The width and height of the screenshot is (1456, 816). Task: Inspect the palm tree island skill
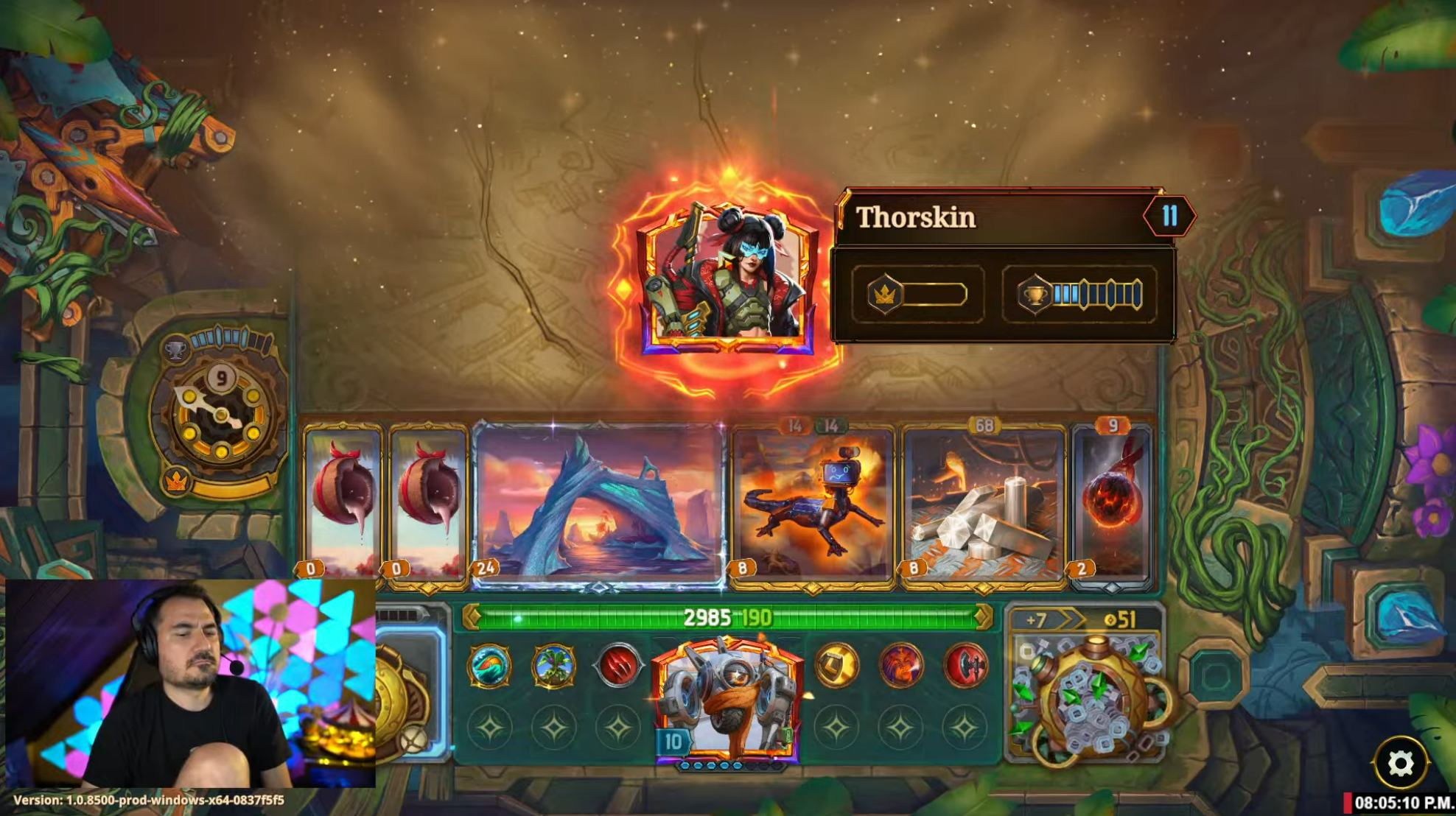click(553, 666)
